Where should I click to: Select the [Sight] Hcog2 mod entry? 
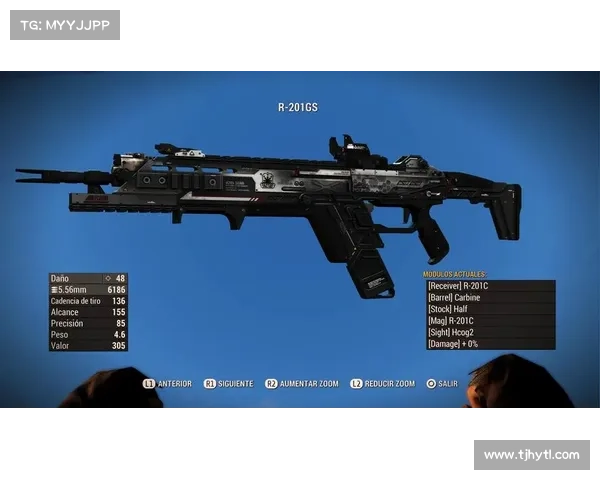coord(490,332)
